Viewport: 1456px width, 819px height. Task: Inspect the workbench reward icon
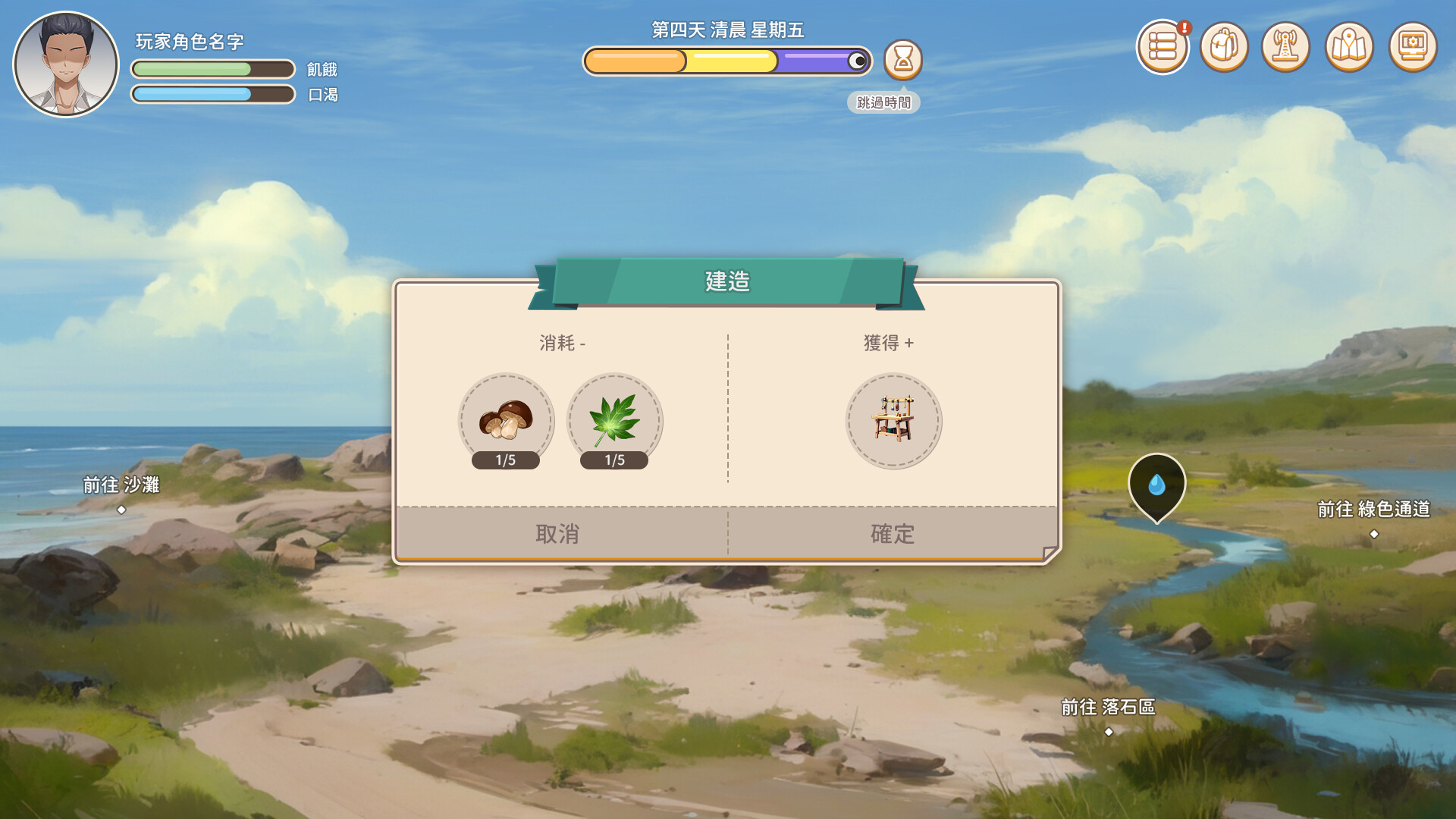[x=893, y=421]
